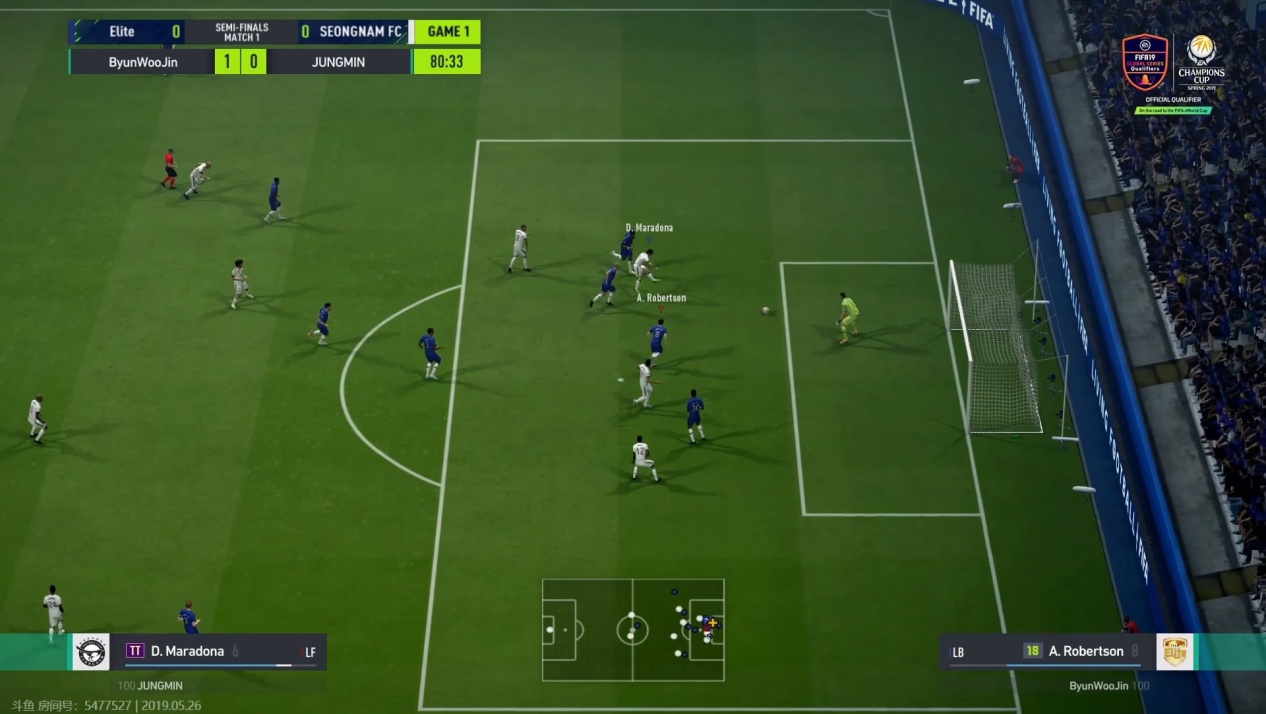Select the A. Robertson player panel
Image resolution: width=1266 pixels, height=714 pixels.
coord(1047,652)
